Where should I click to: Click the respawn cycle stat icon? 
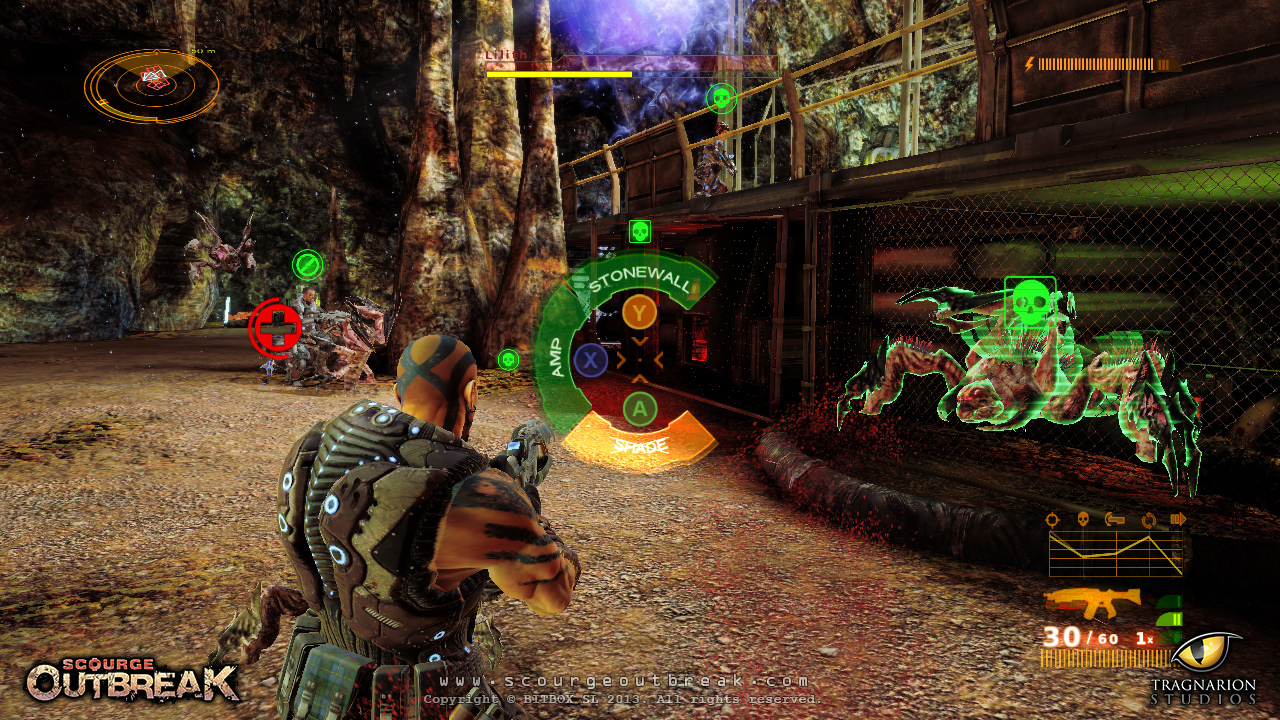pyautogui.click(x=1149, y=519)
